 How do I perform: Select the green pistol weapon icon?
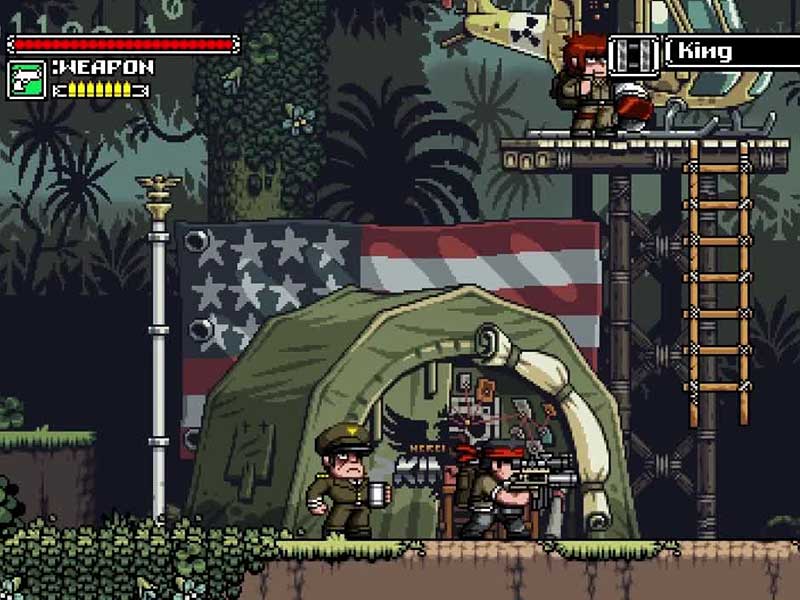point(26,79)
